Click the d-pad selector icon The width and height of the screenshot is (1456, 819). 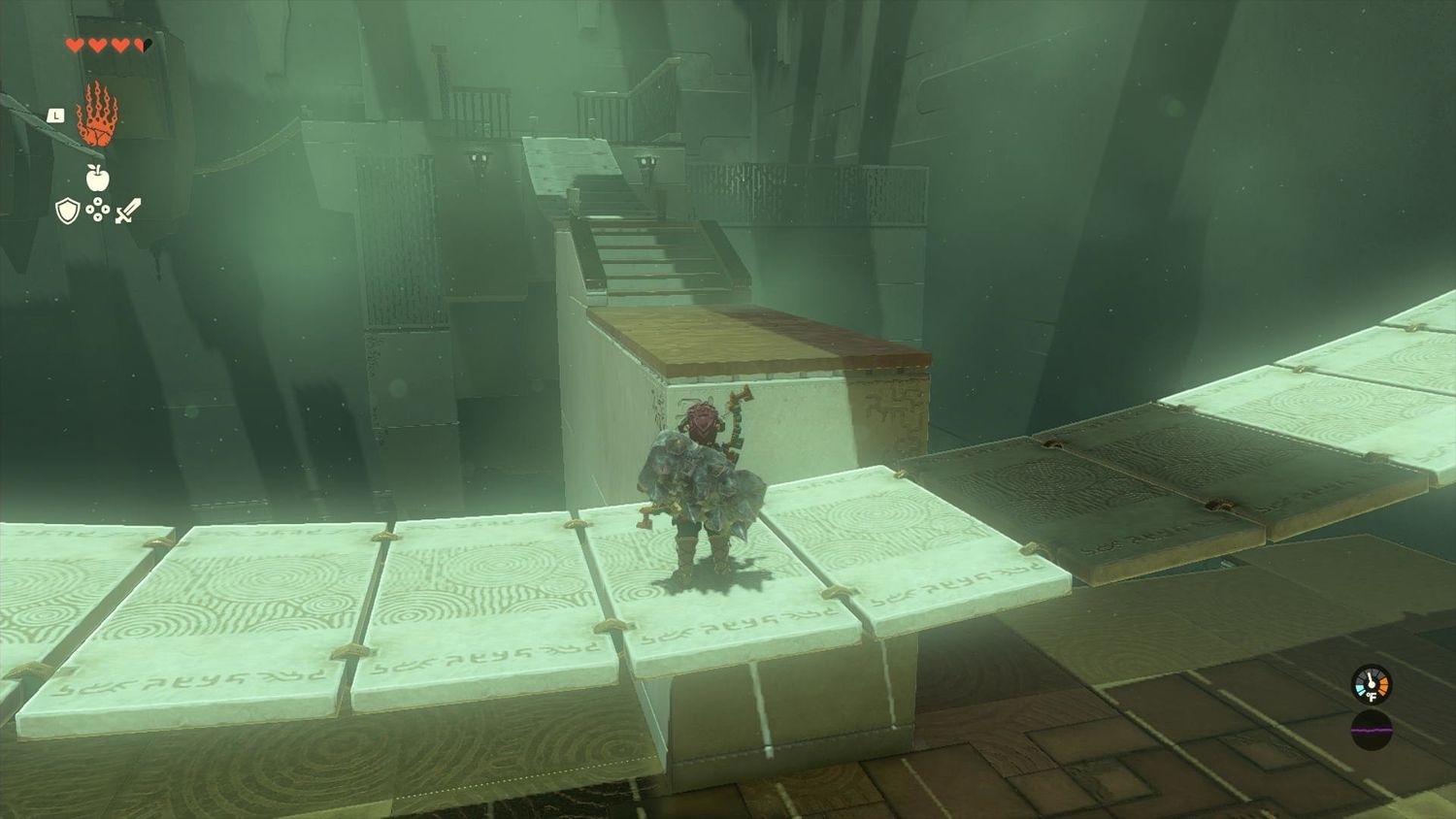click(x=98, y=212)
